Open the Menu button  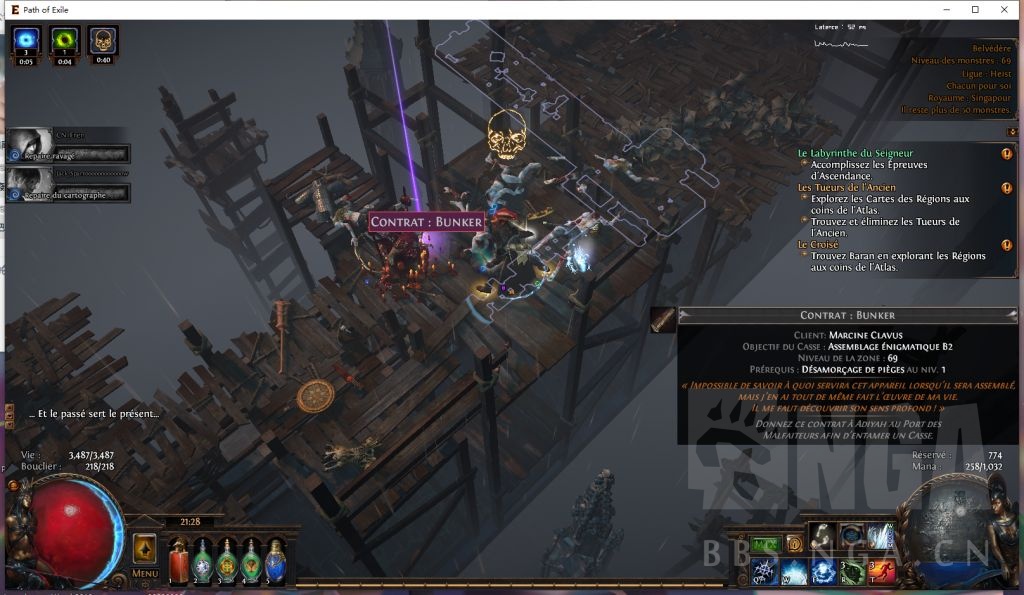tap(144, 573)
